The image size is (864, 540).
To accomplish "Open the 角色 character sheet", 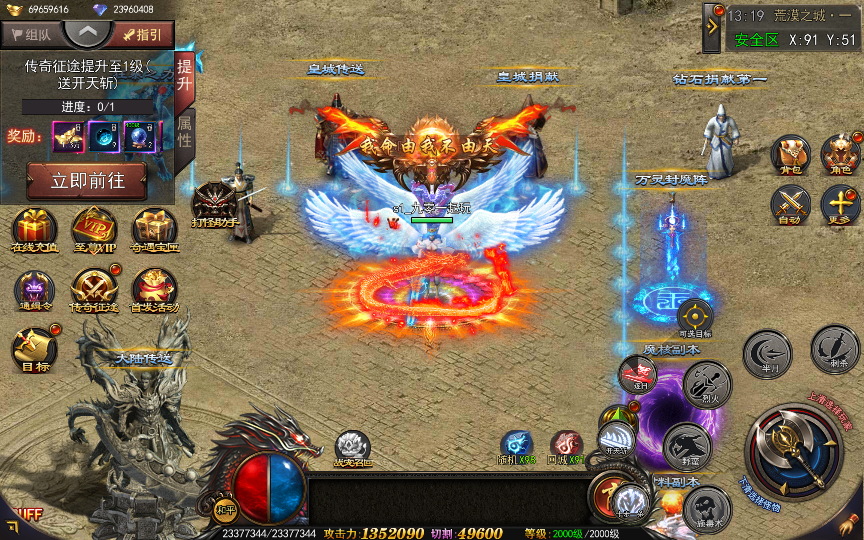I will [x=840, y=153].
